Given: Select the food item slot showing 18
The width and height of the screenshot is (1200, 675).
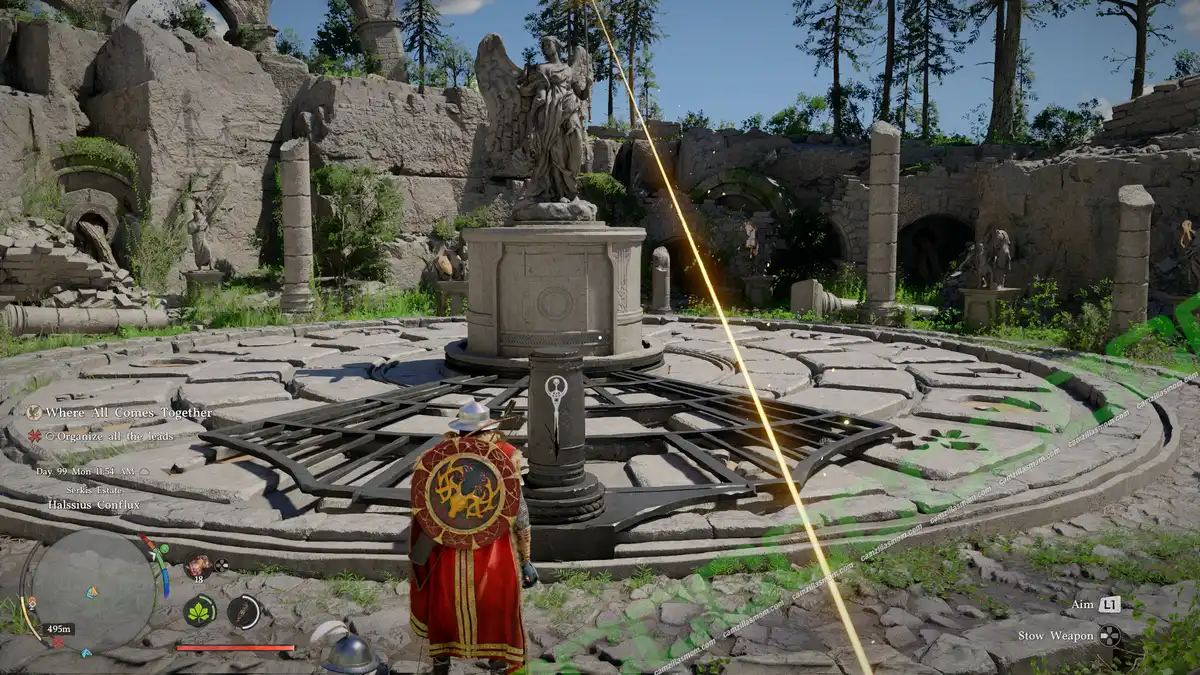Looking at the screenshot, I should click(x=197, y=566).
